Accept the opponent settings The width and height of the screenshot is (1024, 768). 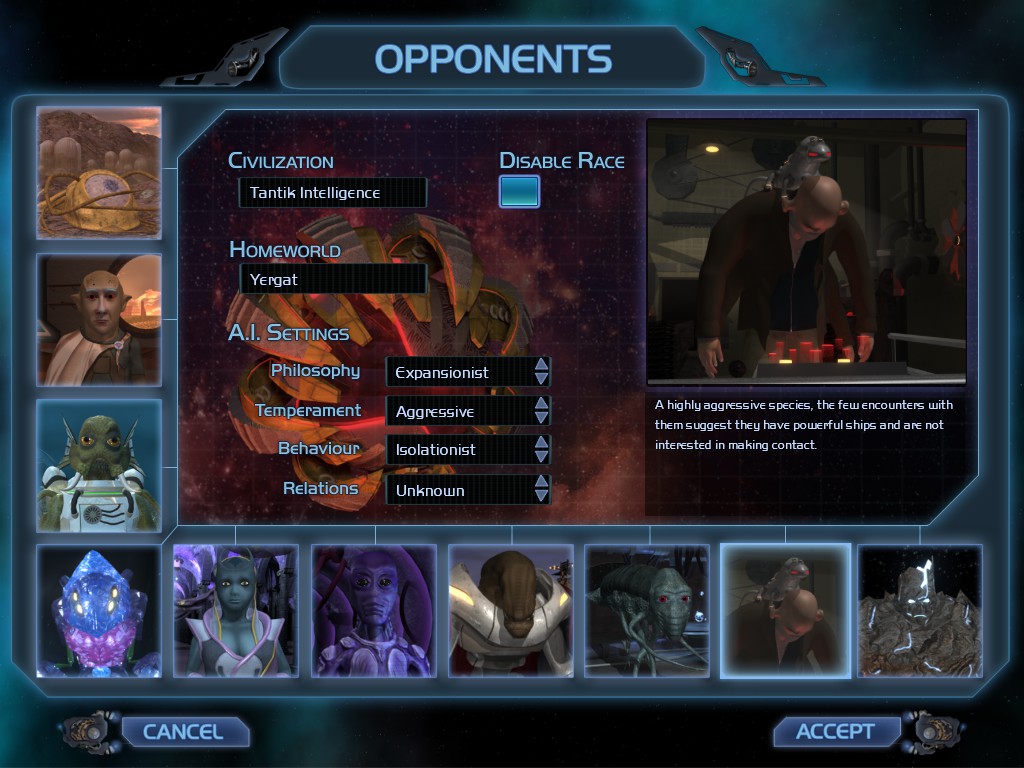pos(835,732)
